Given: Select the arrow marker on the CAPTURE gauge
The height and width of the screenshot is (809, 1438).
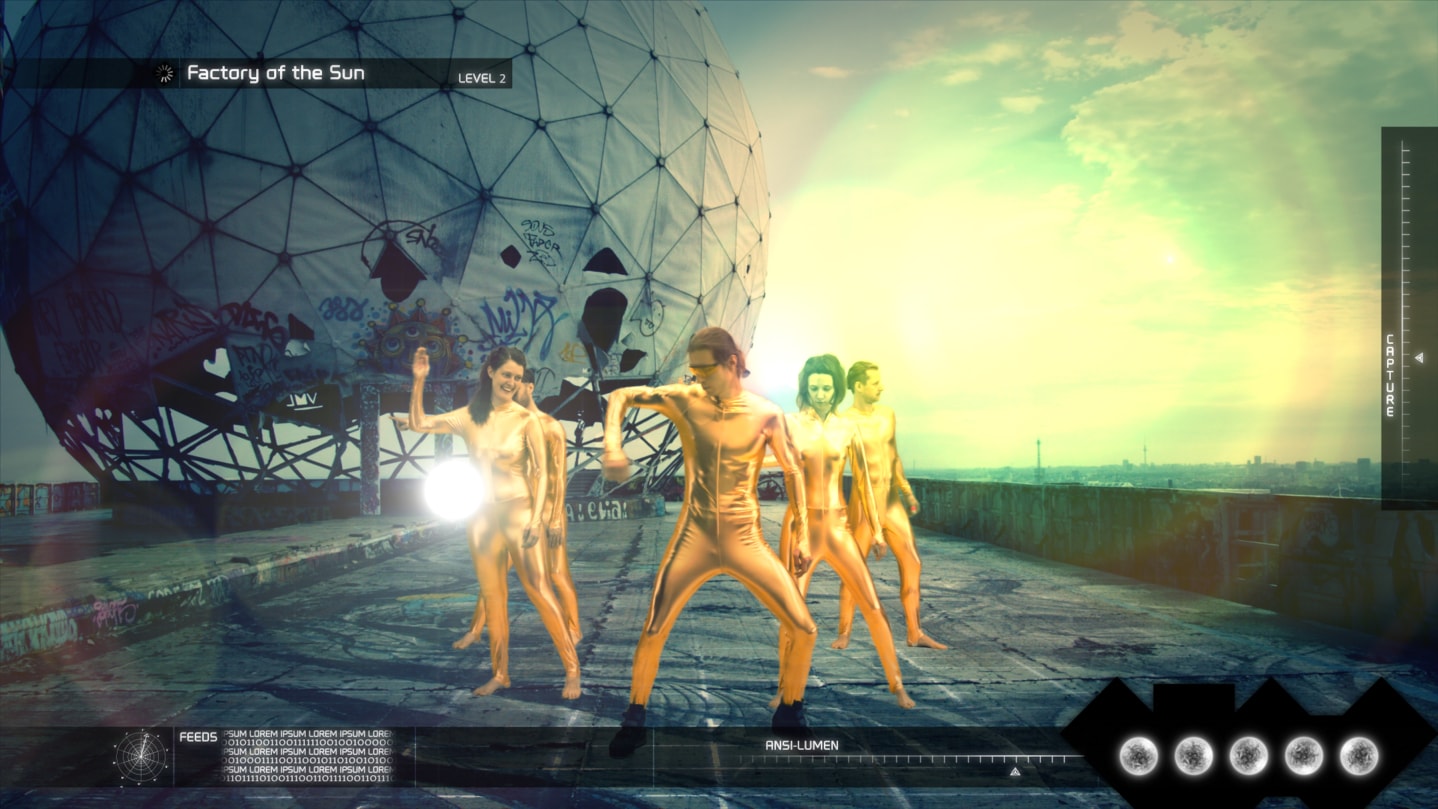Looking at the screenshot, I should pos(1418,358).
